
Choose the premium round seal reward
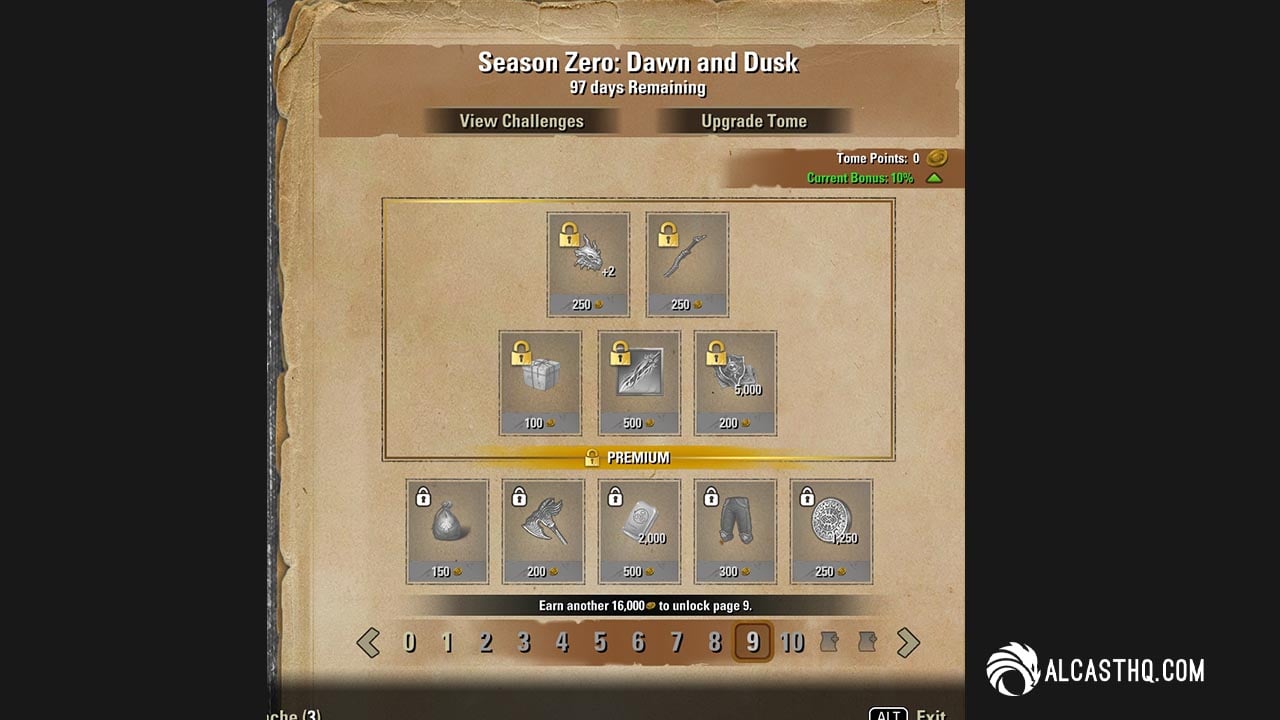[x=831, y=531]
